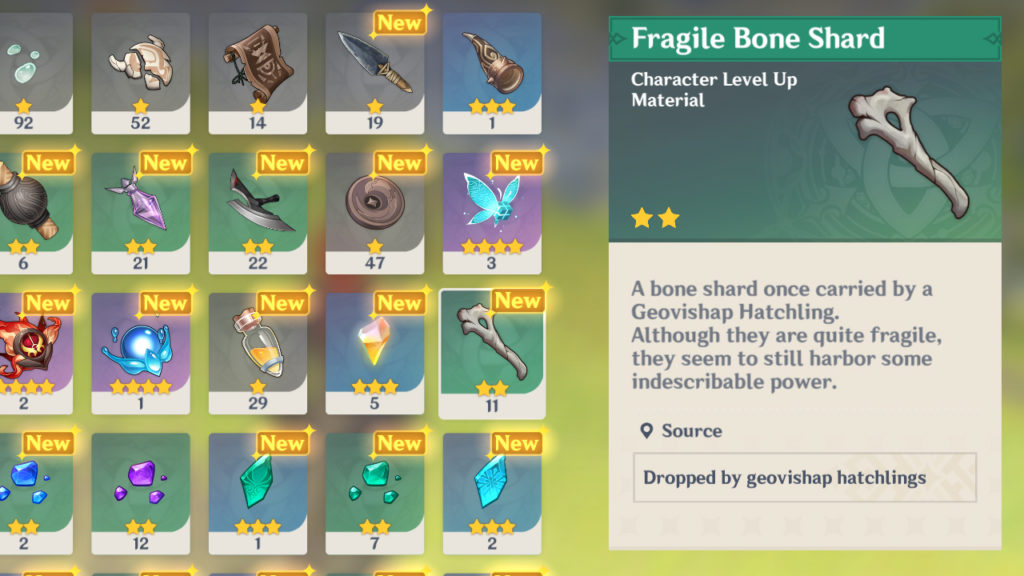Pick the blue butterfly four-star item
The height and width of the screenshot is (576, 1024).
tap(492, 212)
